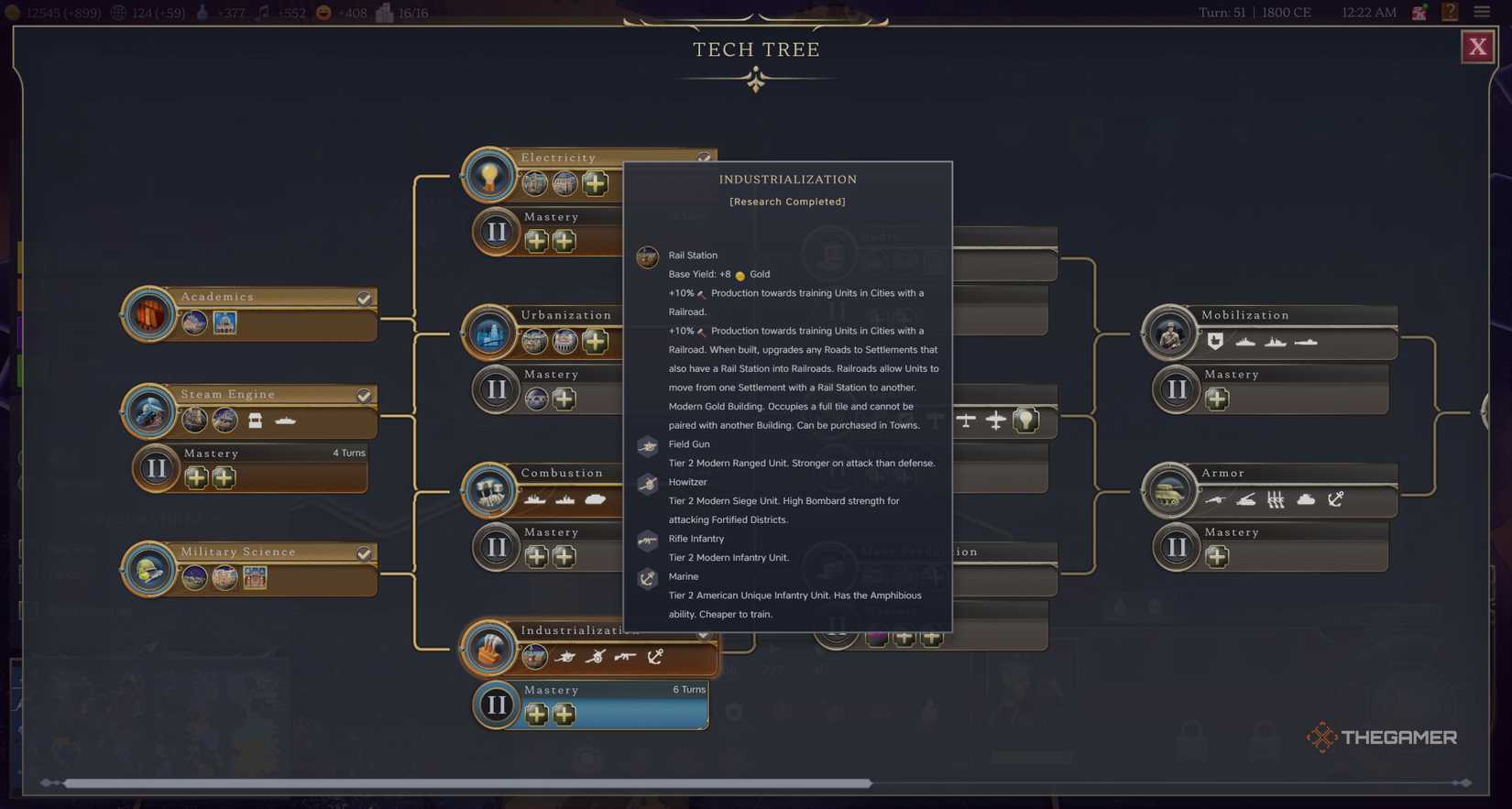The image size is (1512, 809).
Task: Expand the Electricity node disclosure arrow
Action: [x=702, y=156]
